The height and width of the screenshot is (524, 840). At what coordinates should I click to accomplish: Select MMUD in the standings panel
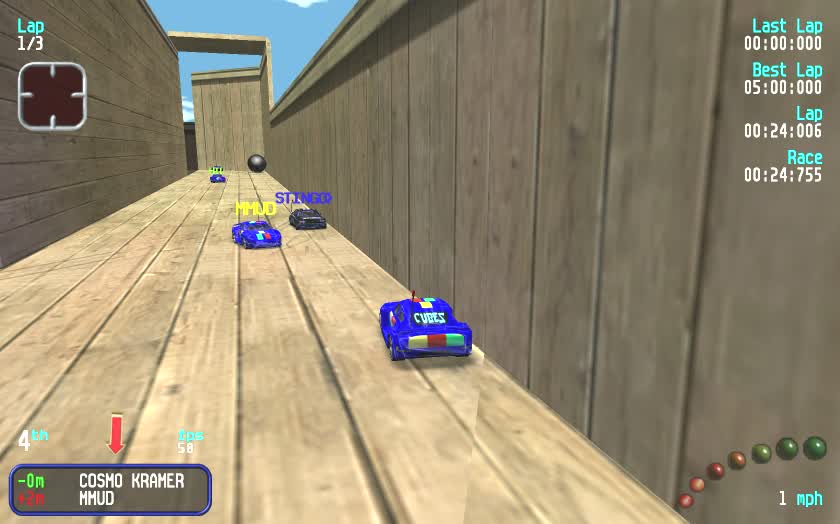point(97,498)
